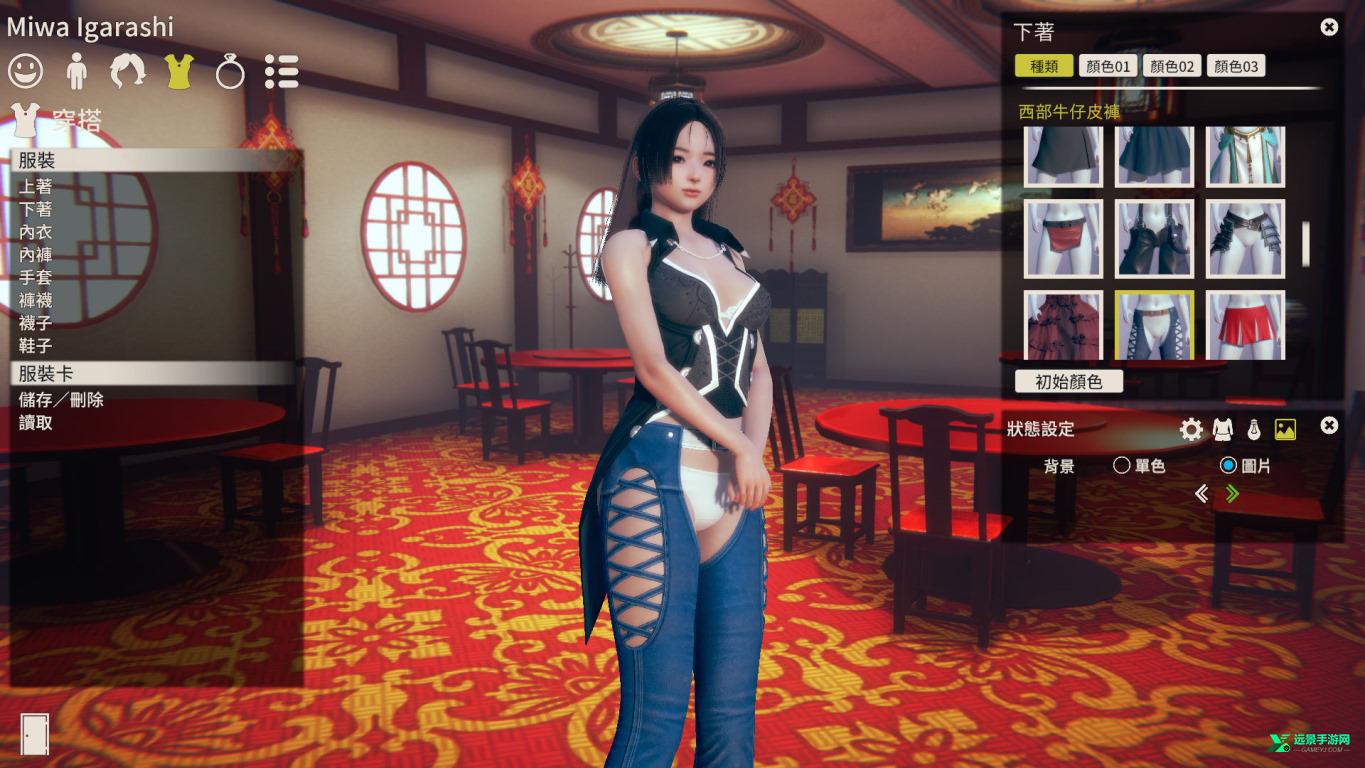This screenshot has height=768, width=1365.
Task: Open the gear settings icon in 狀態設定
Action: pos(1190,428)
